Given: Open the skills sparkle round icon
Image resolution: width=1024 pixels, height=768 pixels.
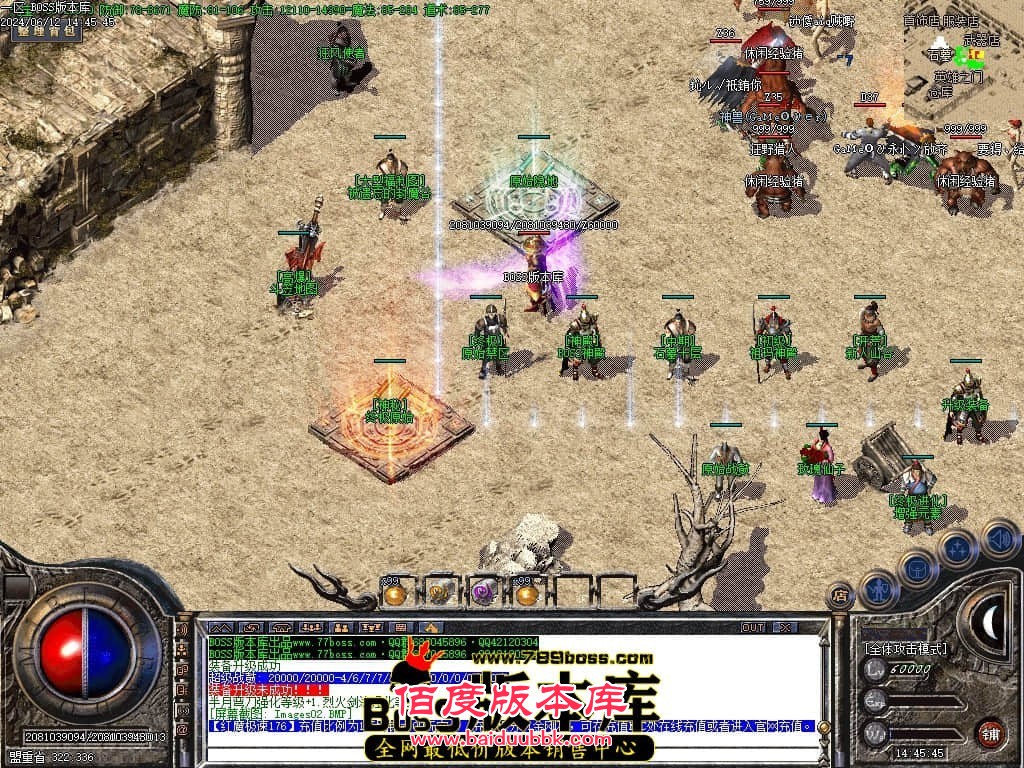Looking at the screenshot, I should [x=957, y=548].
